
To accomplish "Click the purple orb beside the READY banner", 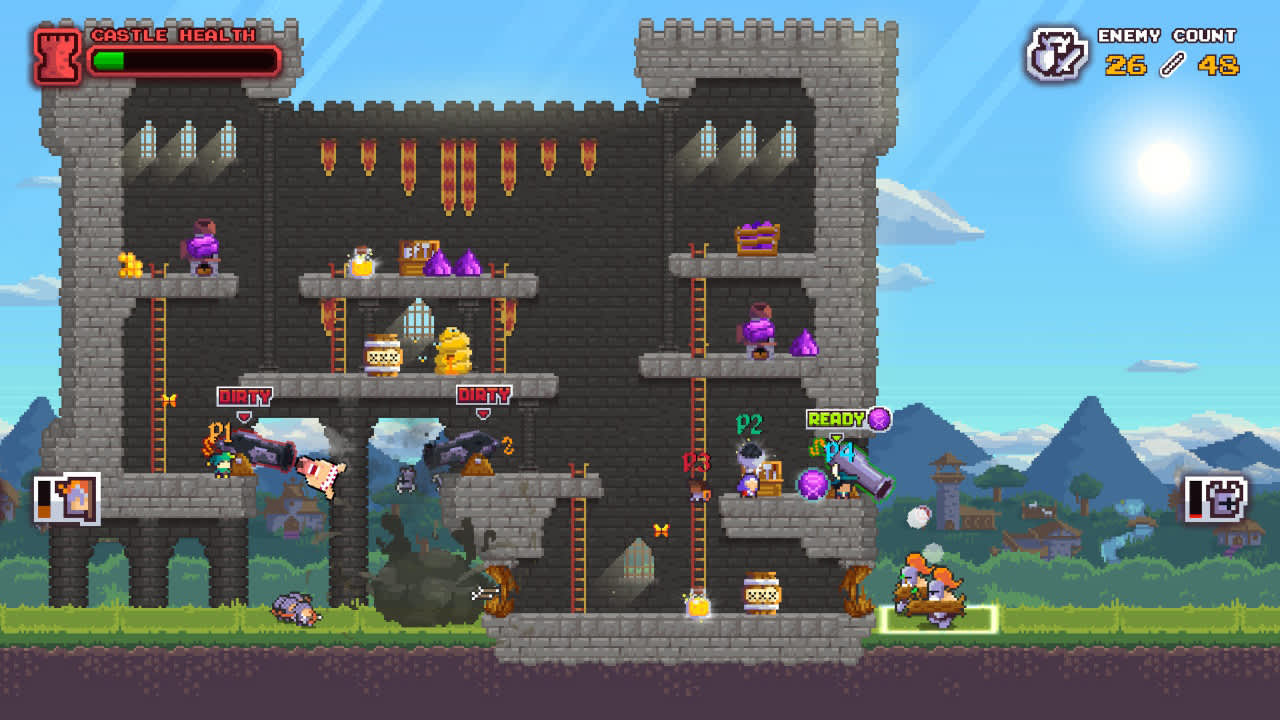I will (x=878, y=421).
